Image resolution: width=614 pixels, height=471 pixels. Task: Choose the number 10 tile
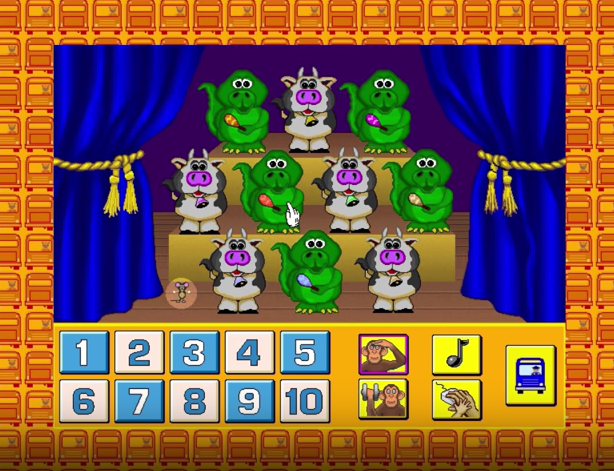tap(304, 401)
